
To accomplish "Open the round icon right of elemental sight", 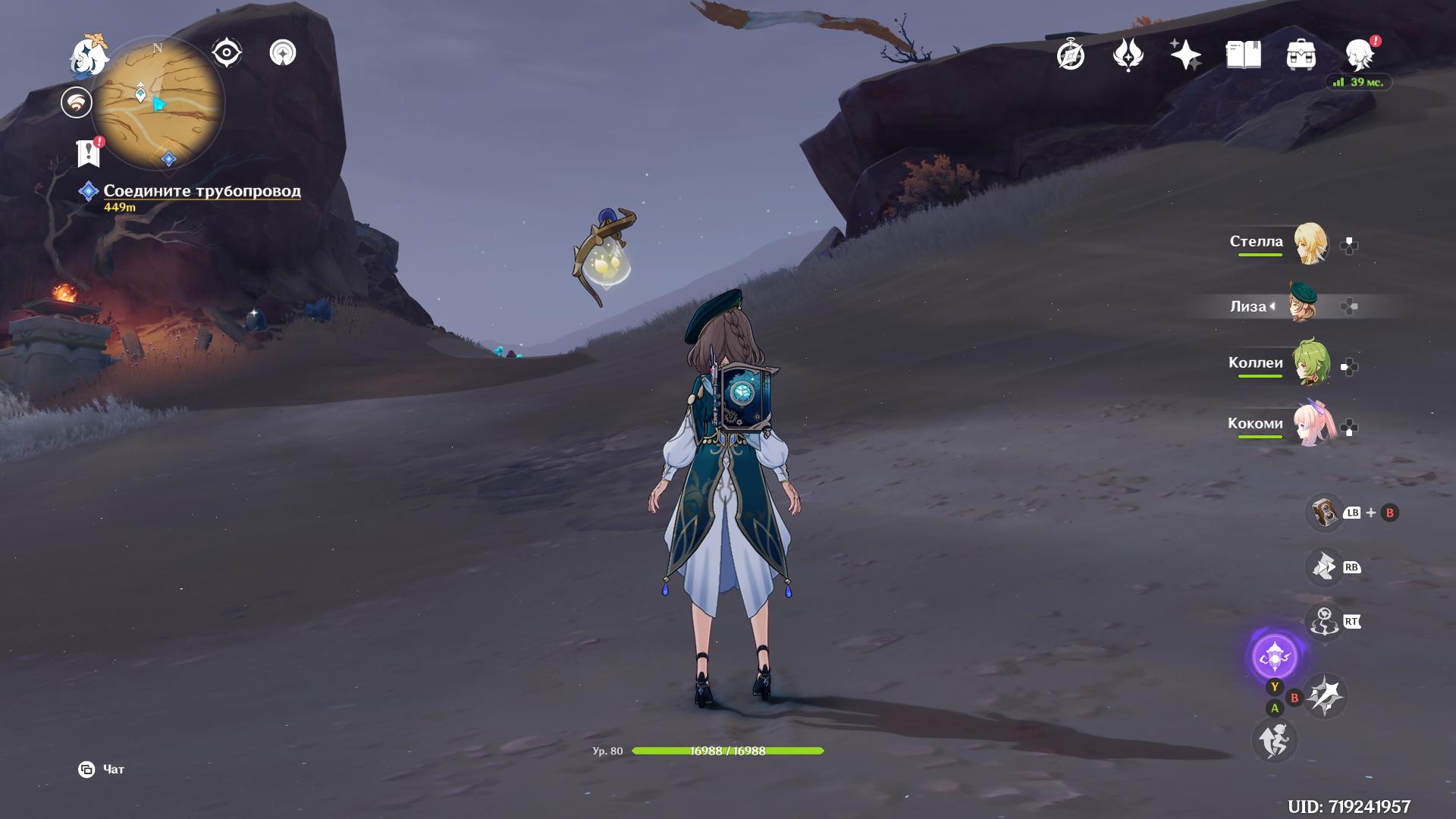I will 283,53.
